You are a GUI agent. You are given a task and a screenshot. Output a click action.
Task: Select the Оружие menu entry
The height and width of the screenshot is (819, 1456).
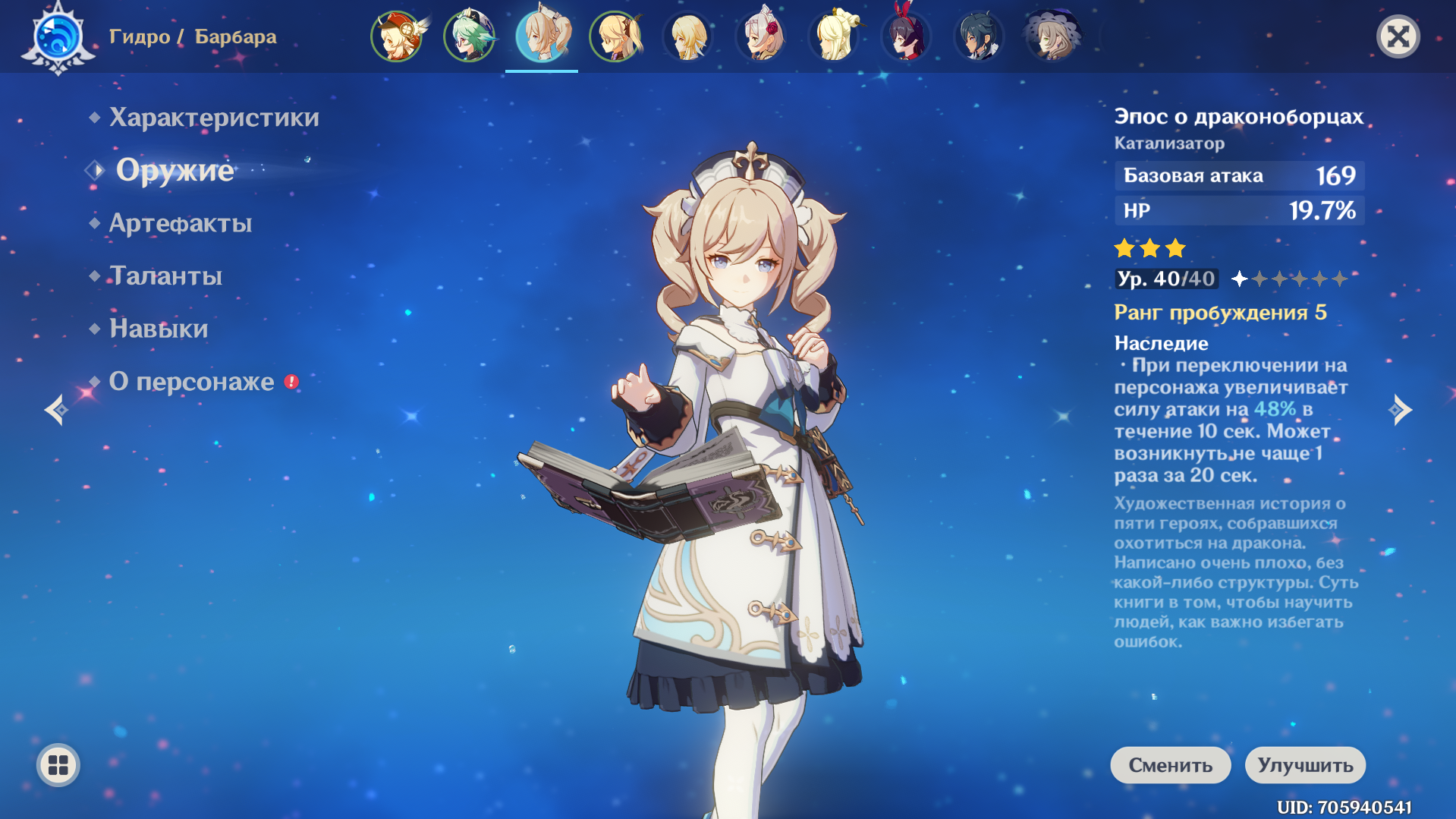[175, 170]
